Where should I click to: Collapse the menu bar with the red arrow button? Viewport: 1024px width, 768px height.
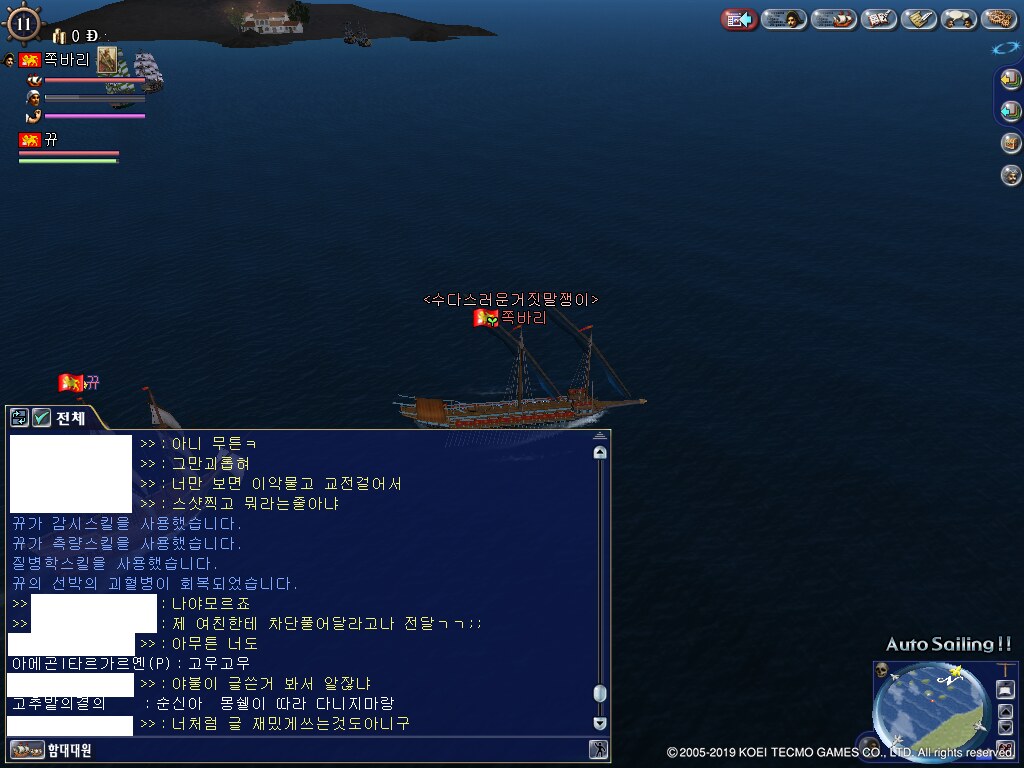click(739, 19)
